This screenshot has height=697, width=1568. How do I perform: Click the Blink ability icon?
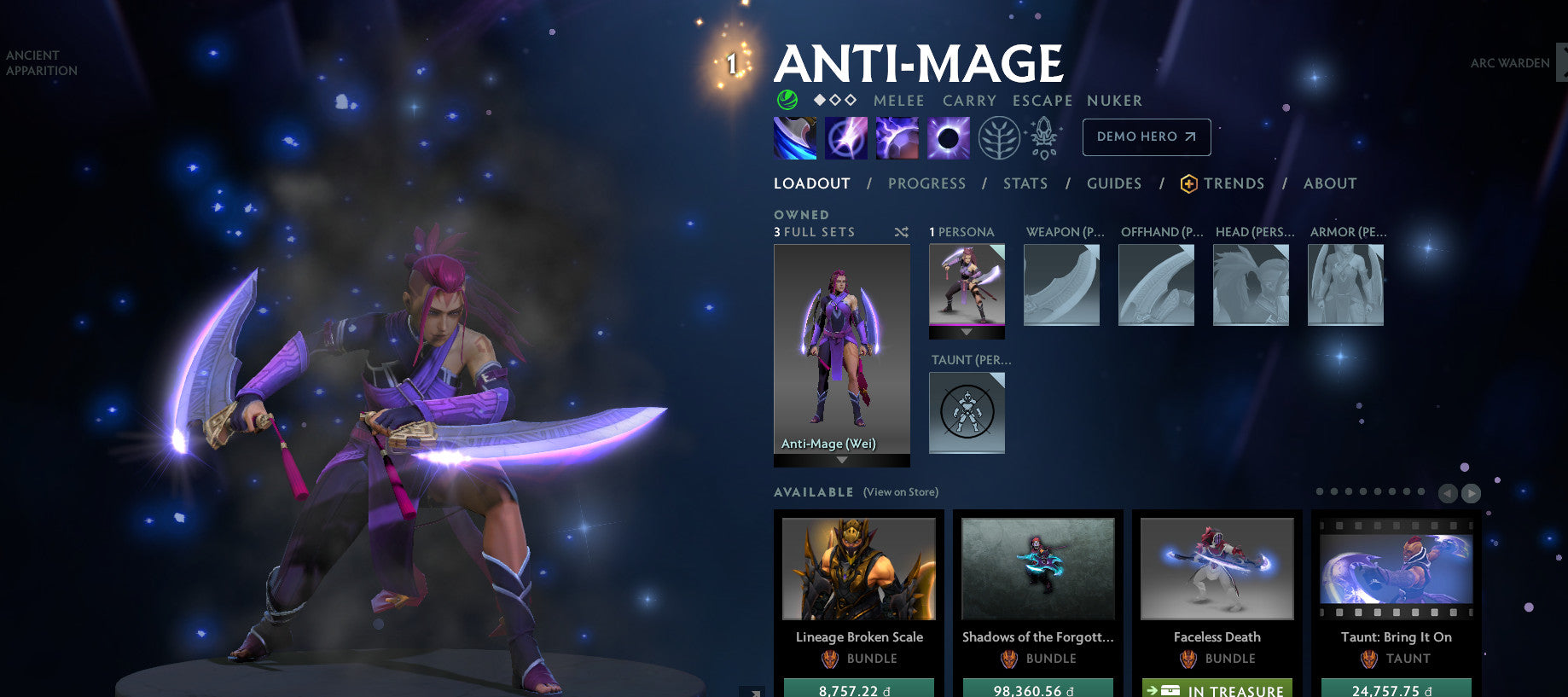click(847, 137)
